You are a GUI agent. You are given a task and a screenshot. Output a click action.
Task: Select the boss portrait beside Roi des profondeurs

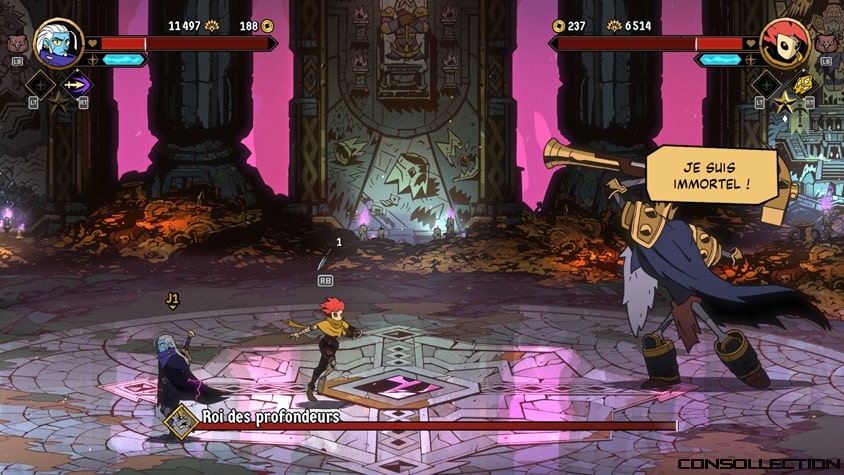(181, 422)
